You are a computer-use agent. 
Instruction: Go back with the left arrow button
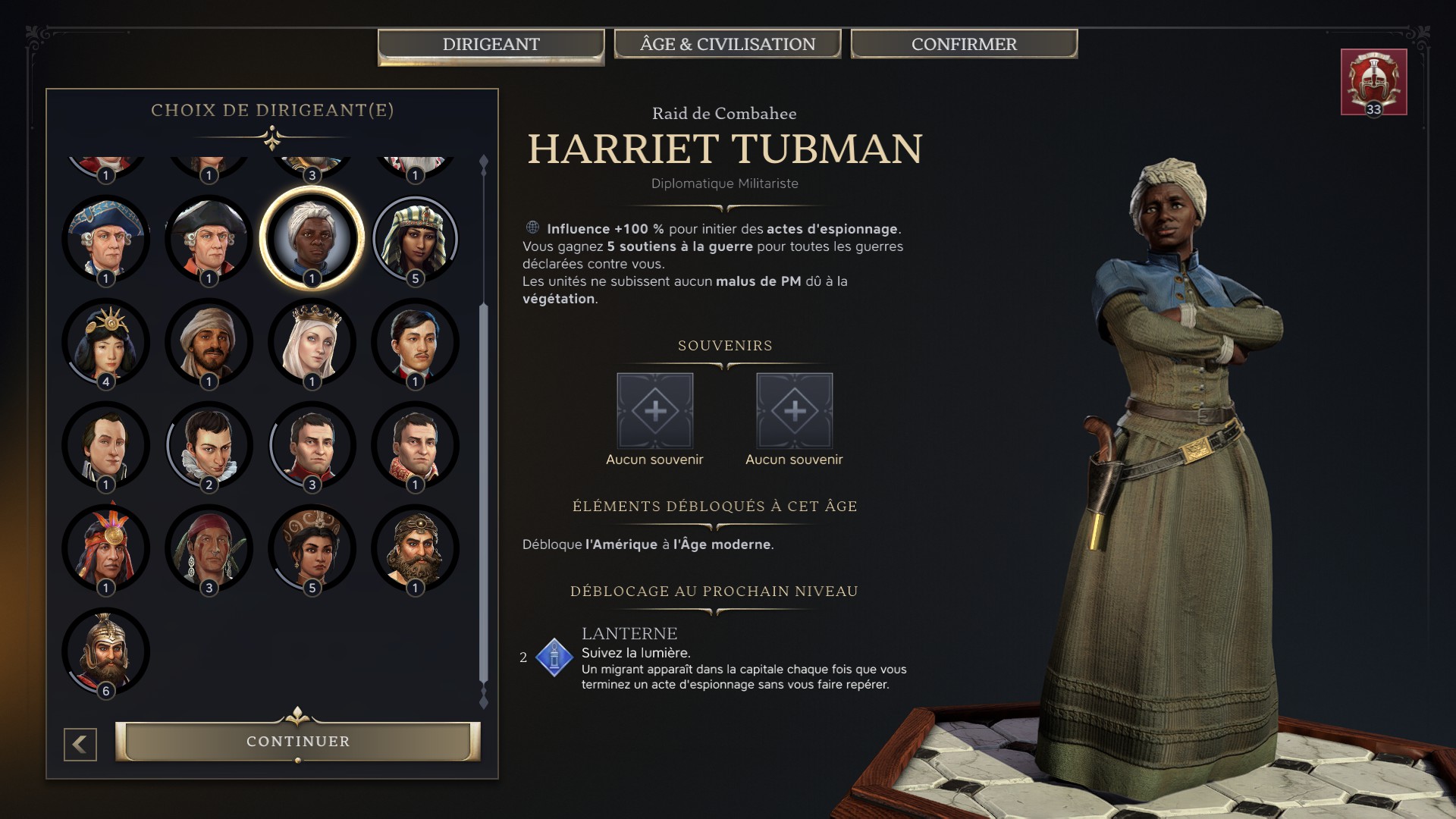(x=80, y=745)
